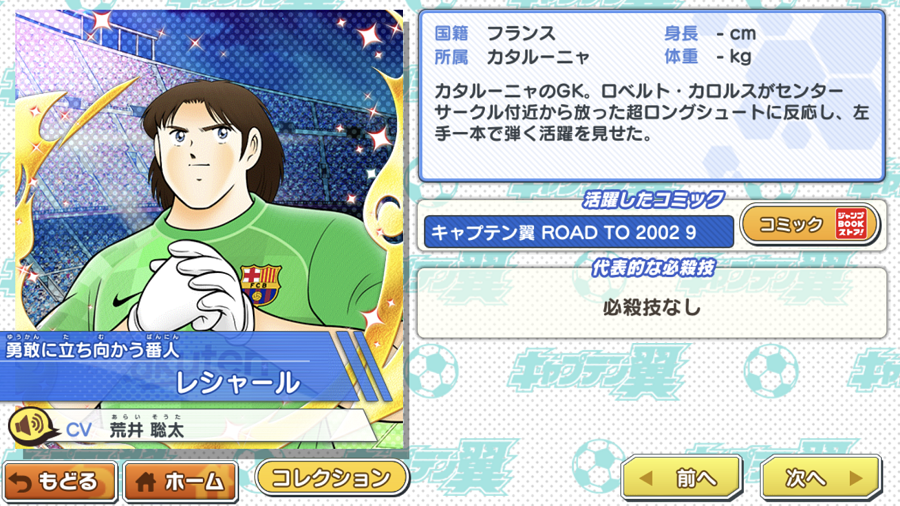Image resolution: width=900 pixels, height=506 pixels.
Task: Return to the ホーム home screen
Action: 181,482
